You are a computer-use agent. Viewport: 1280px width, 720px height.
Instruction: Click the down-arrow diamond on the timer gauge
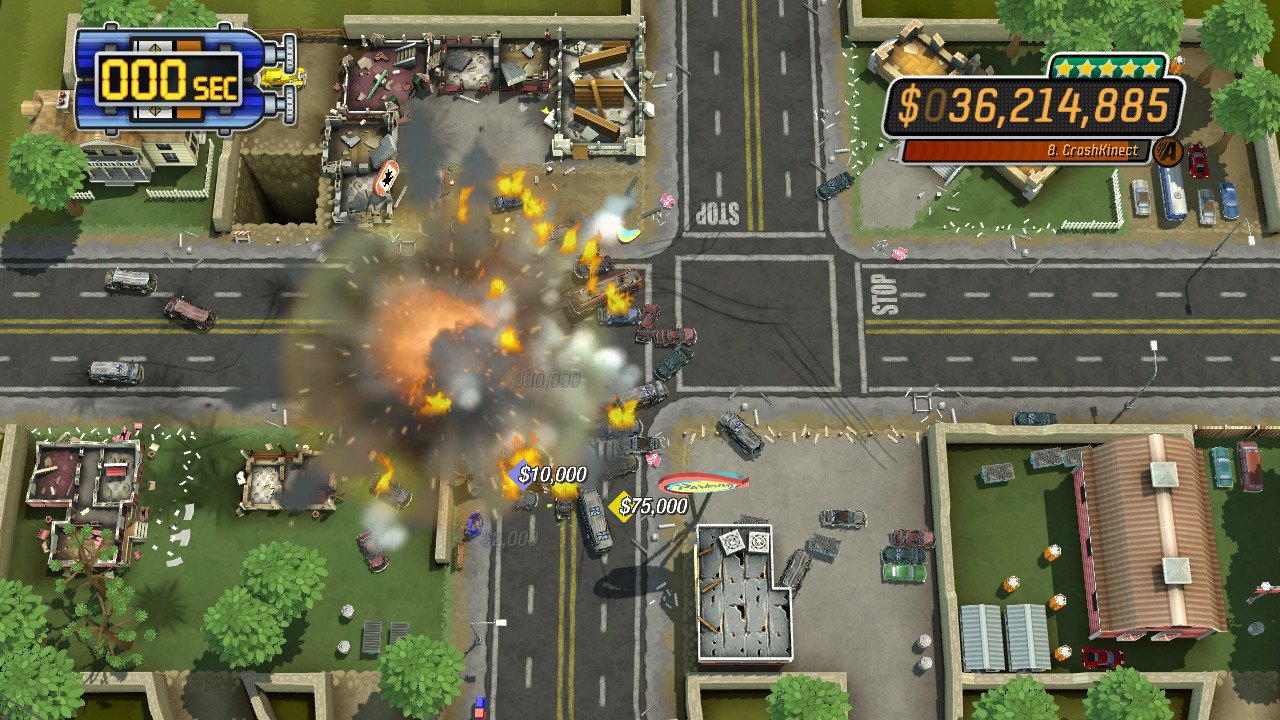pyautogui.click(x=155, y=112)
